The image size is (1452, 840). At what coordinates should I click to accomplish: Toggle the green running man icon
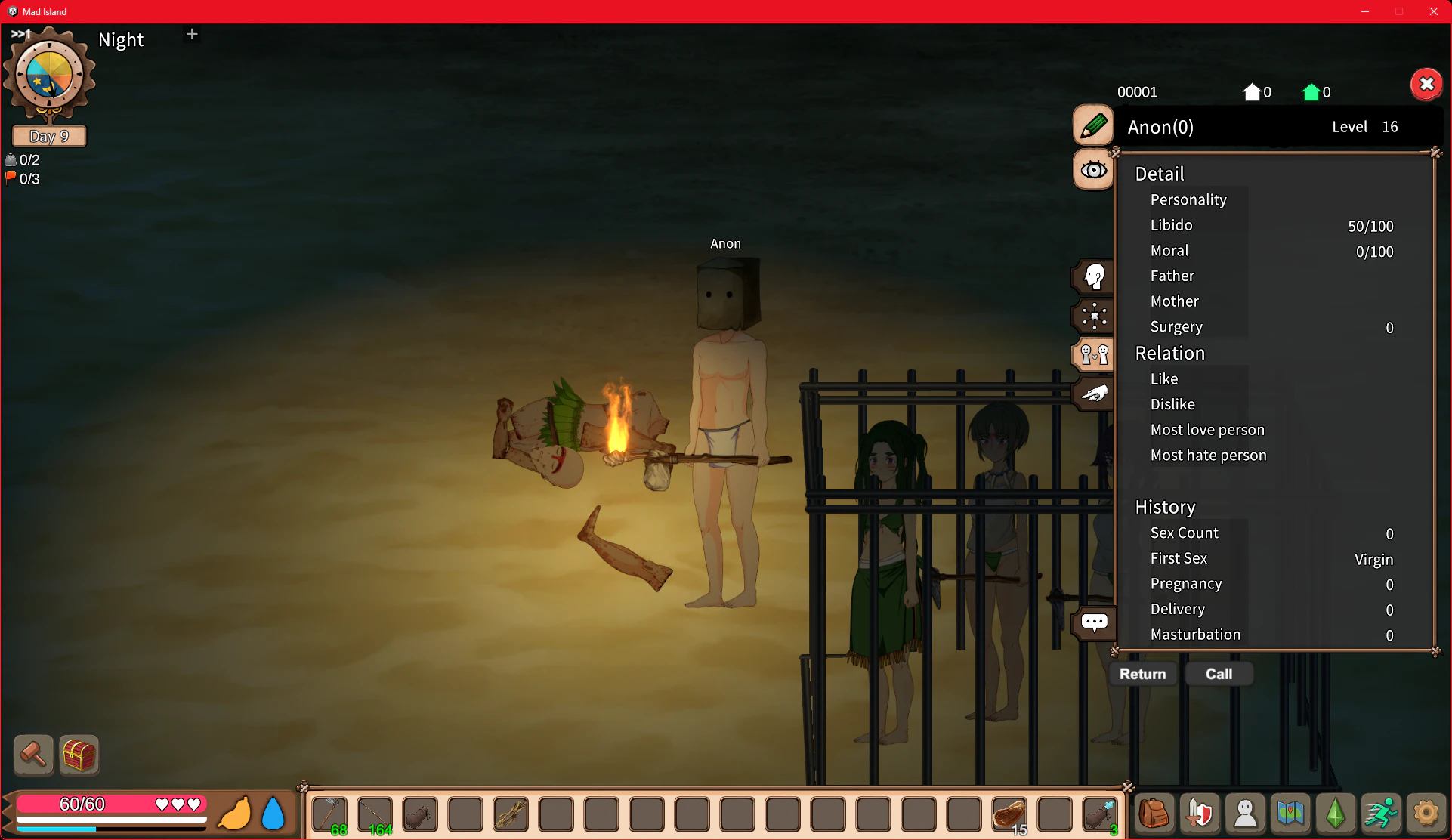coord(1381,814)
